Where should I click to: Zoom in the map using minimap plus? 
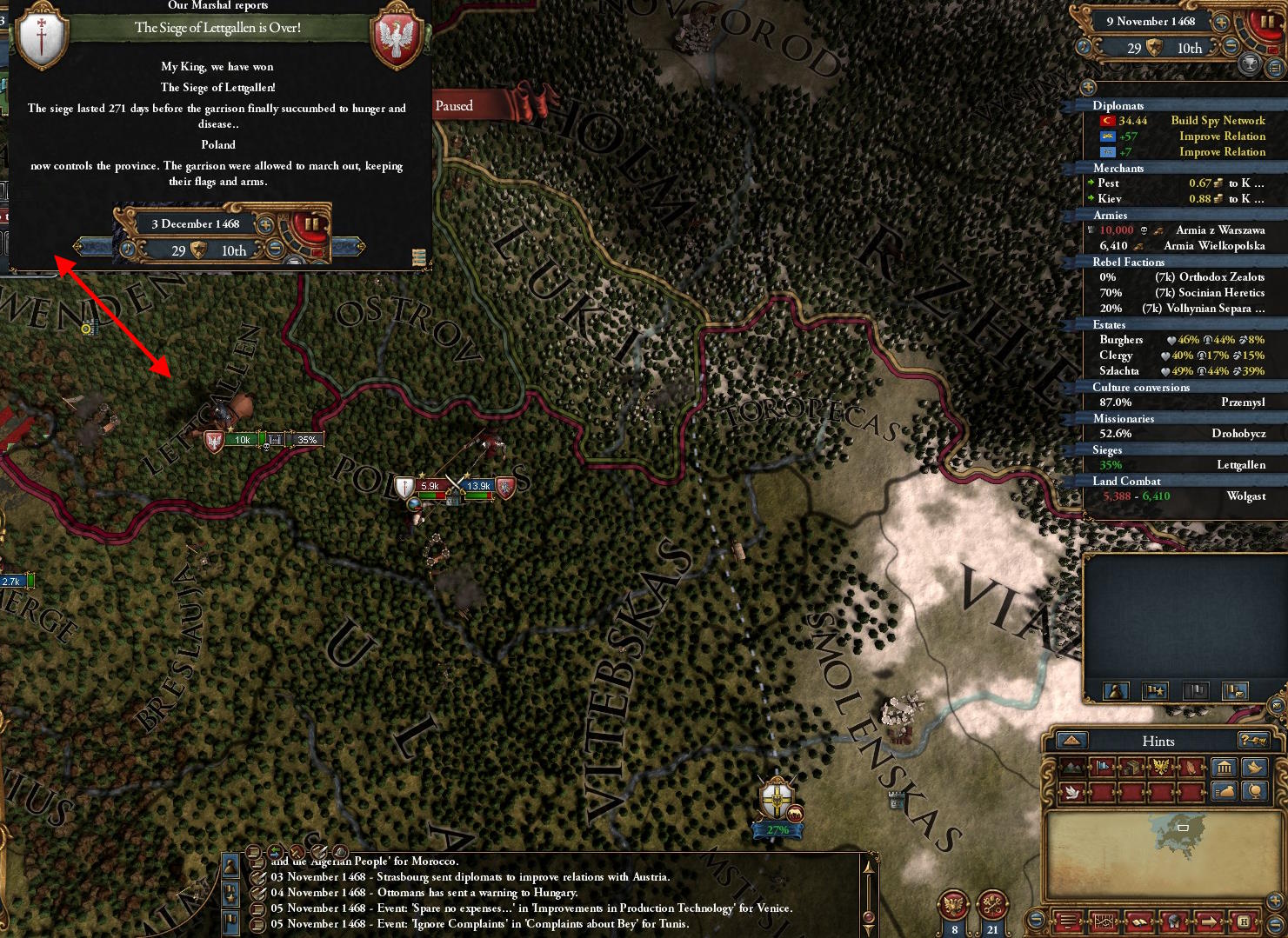coord(1276,900)
